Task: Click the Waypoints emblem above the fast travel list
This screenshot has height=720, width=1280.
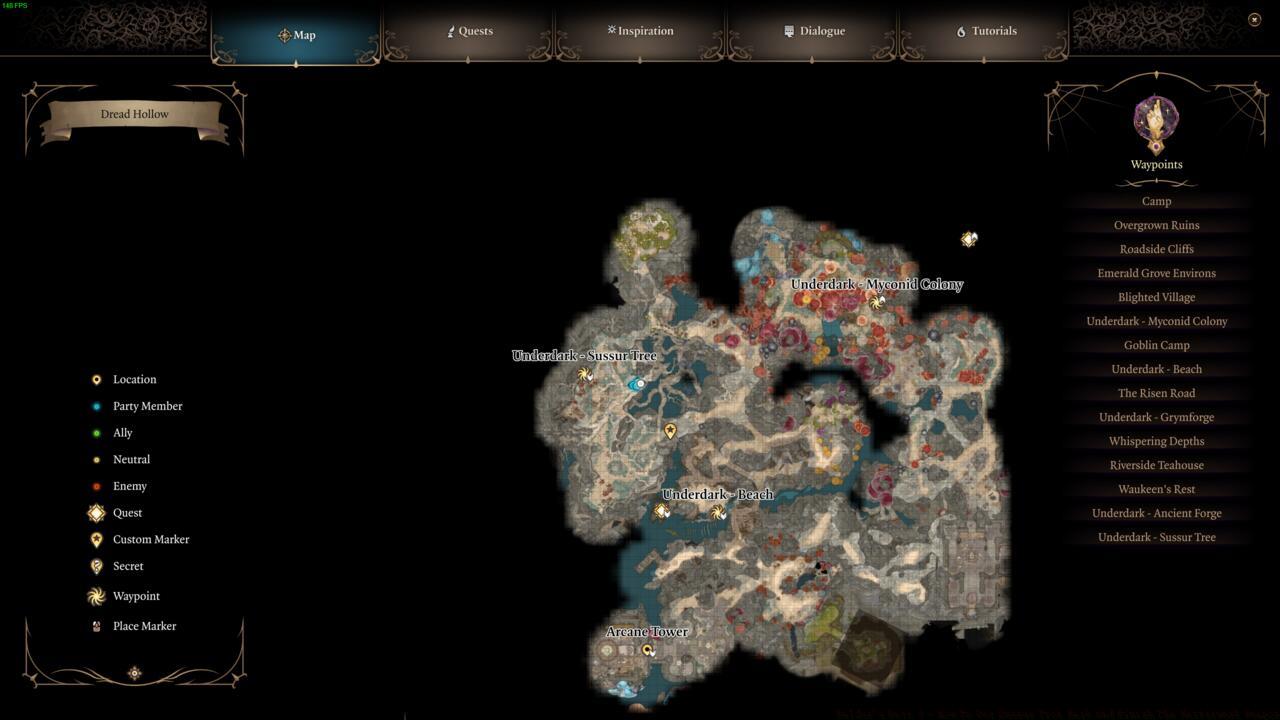Action: point(1156,120)
